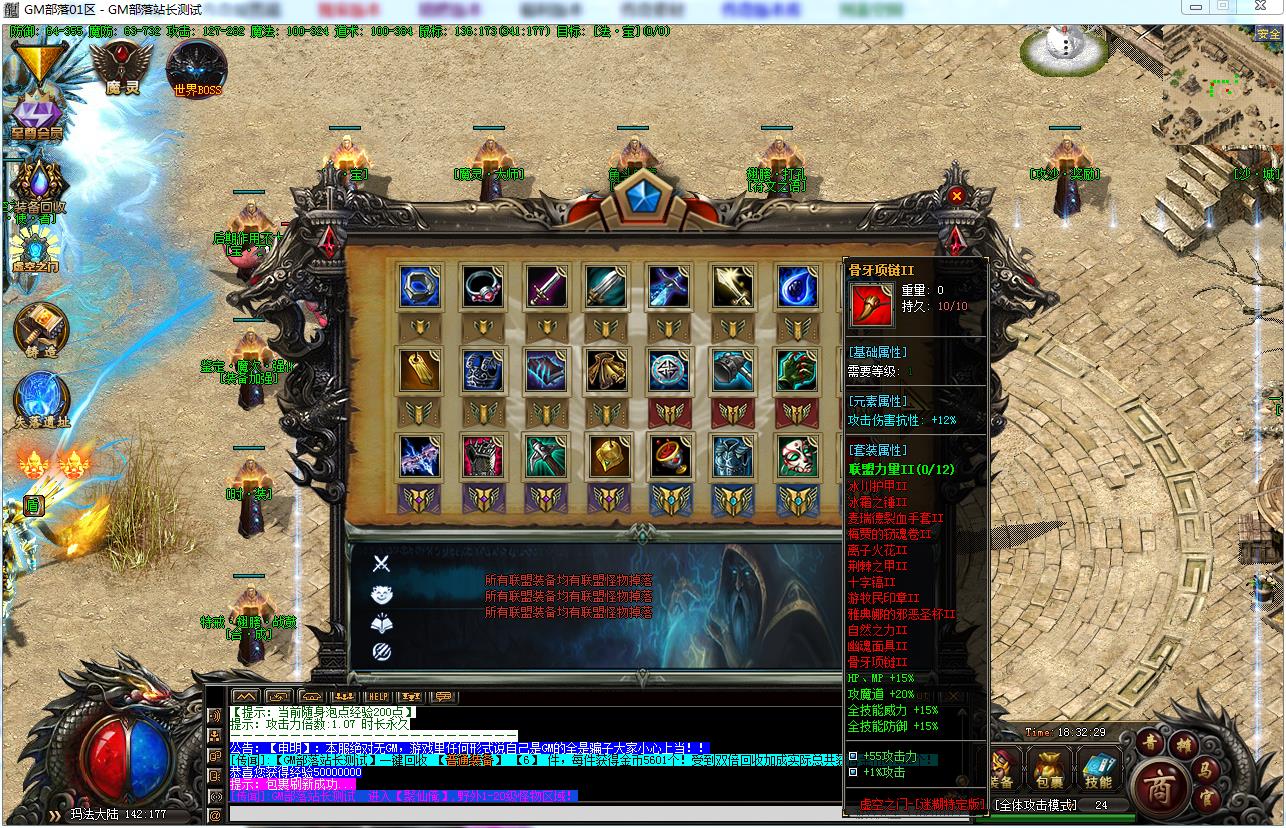Toggle the +1%攻击 option in item tooltip
The height and width of the screenshot is (828, 1286).
[x=852, y=772]
